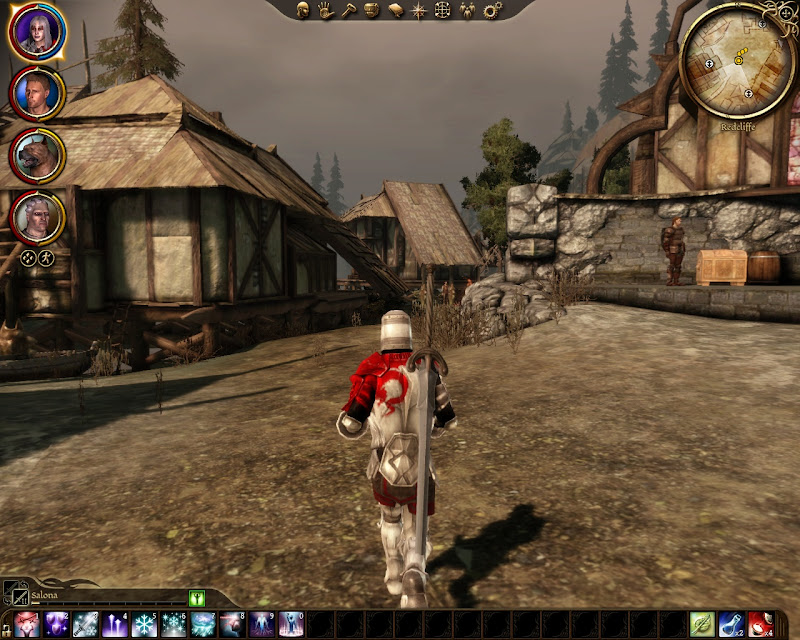Viewport: 800px width, 640px height.
Task: Select the bald male companion portrait
Action: click(x=37, y=93)
